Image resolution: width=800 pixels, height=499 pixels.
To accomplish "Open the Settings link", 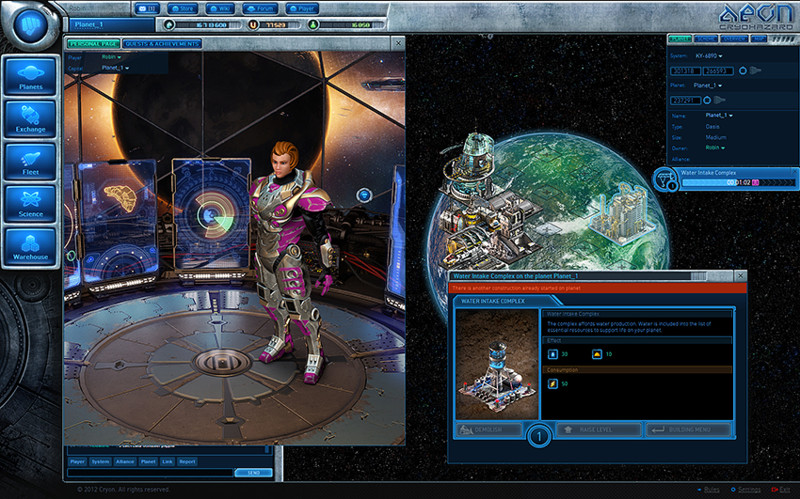I will click(749, 490).
